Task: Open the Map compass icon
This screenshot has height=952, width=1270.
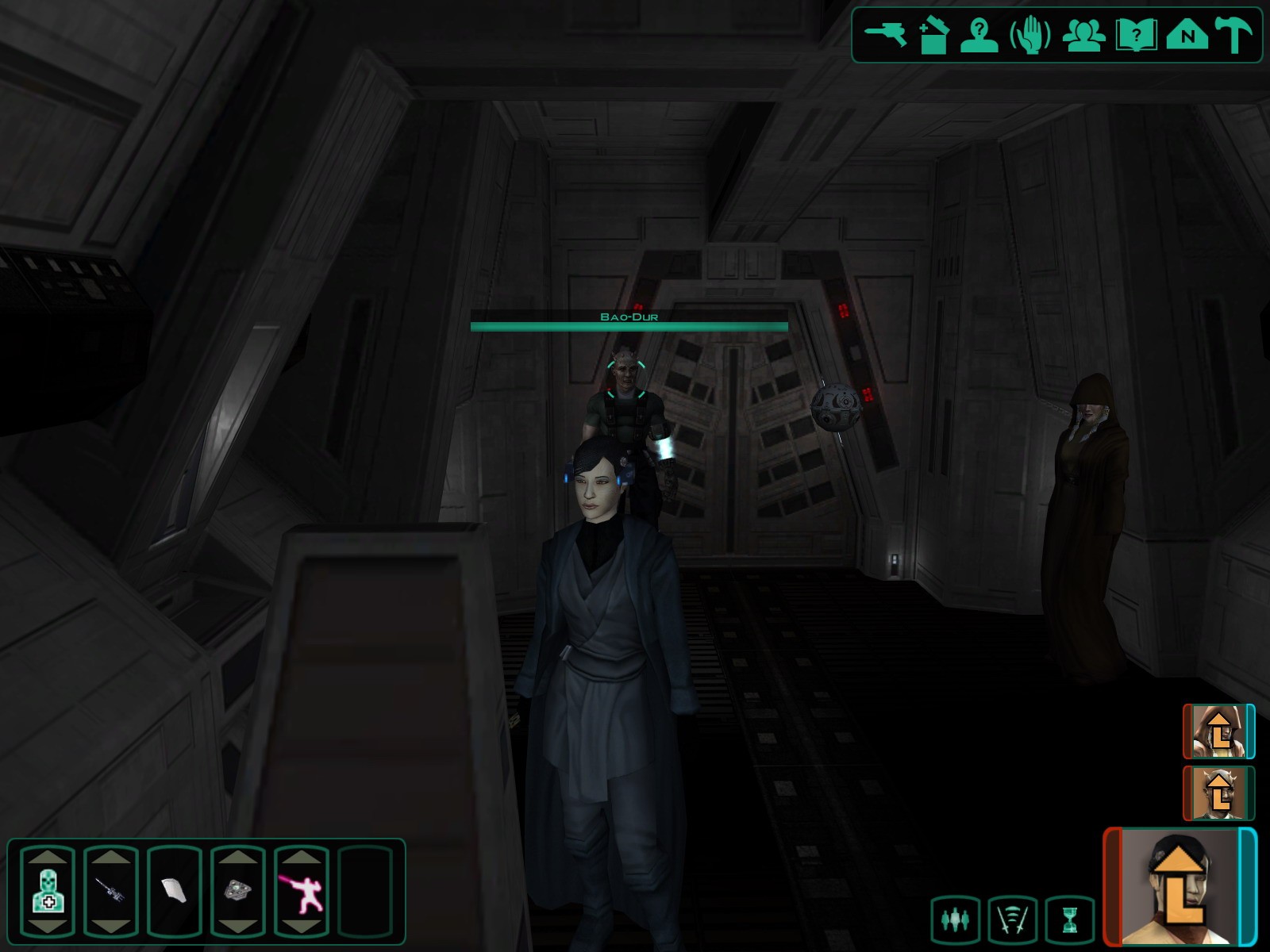Action: 1187,35
